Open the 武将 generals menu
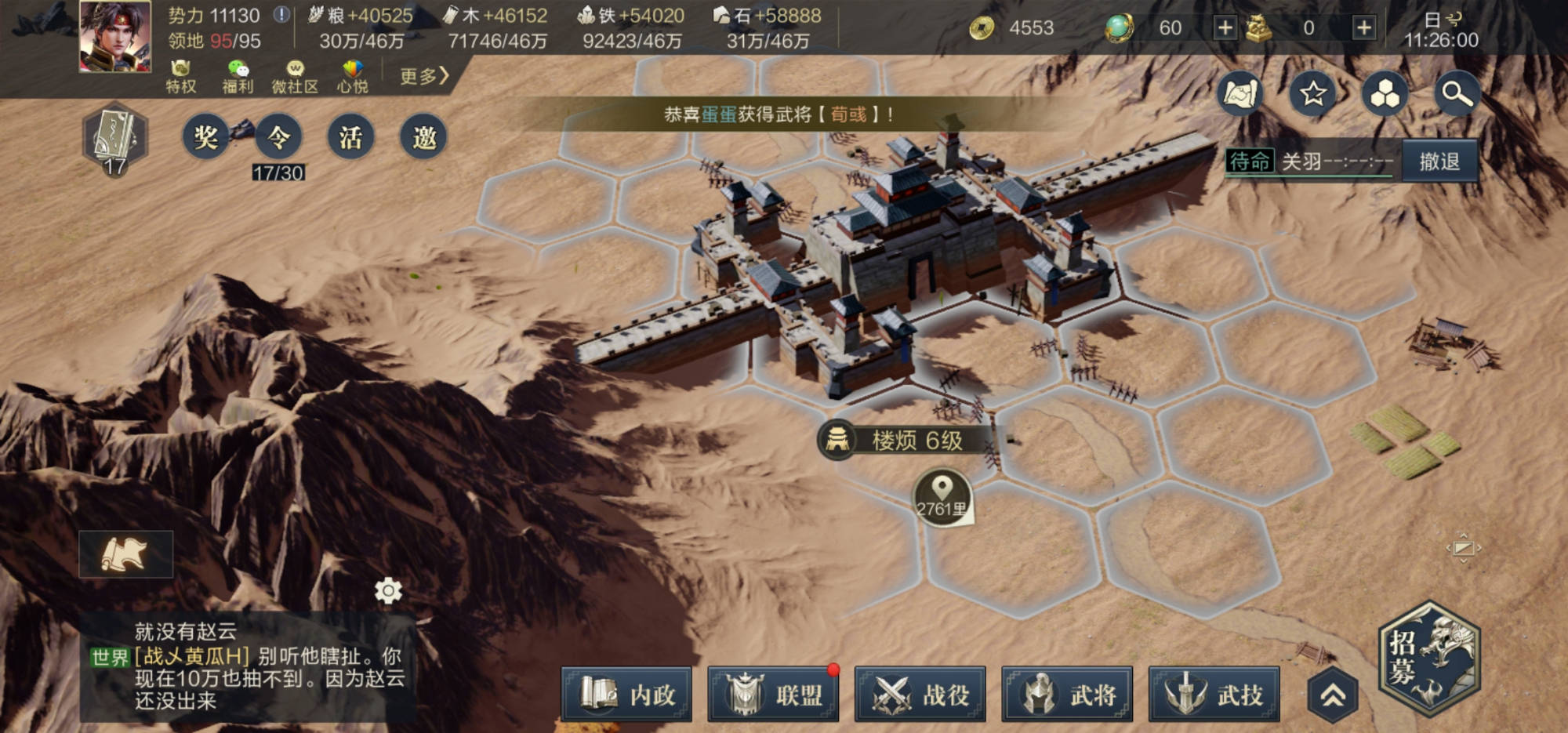This screenshot has height=733, width=1568. point(1067,695)
